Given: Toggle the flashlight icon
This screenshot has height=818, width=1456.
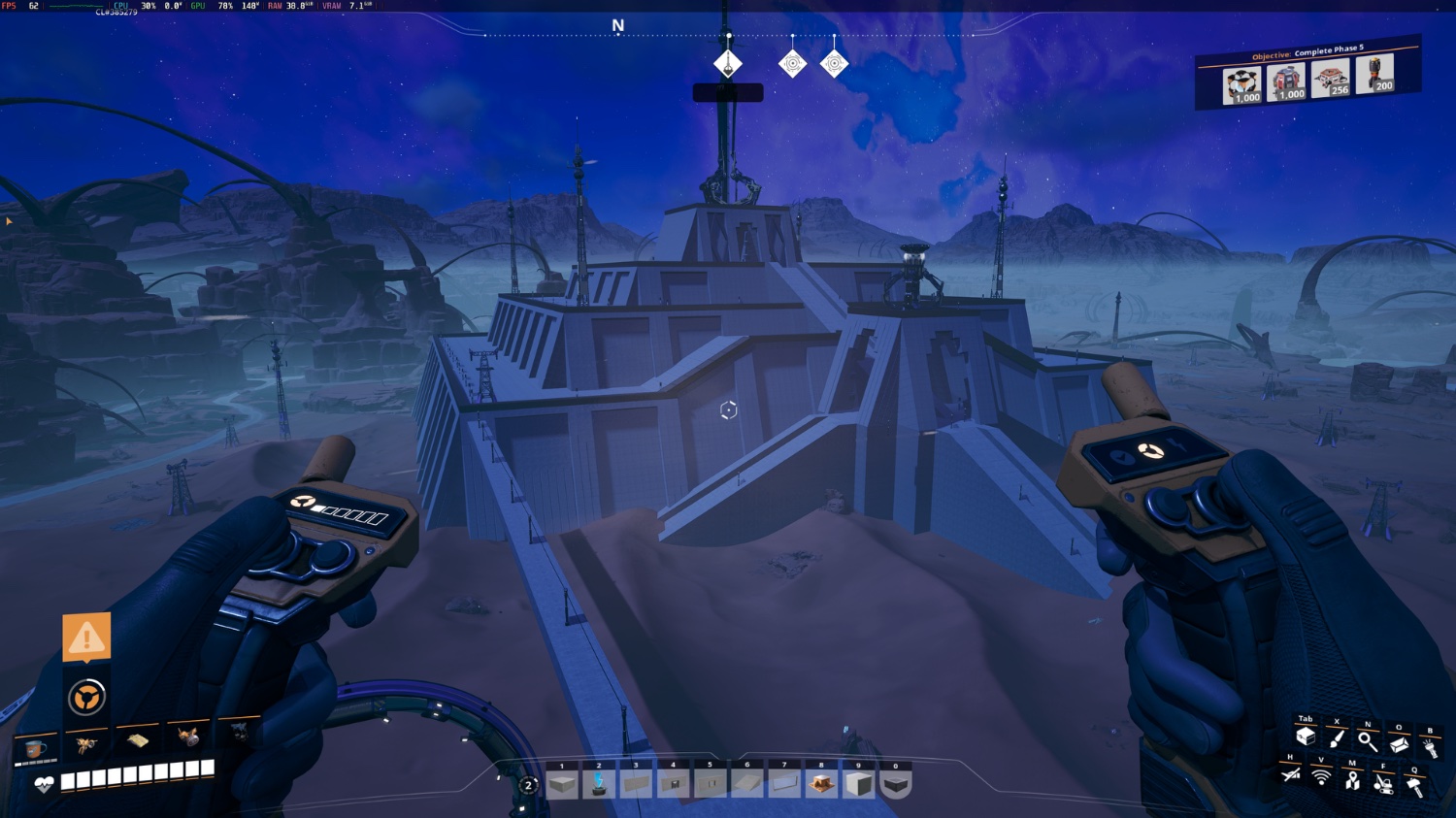Looking at the screenshot, I should click(x=1430, y=748).
